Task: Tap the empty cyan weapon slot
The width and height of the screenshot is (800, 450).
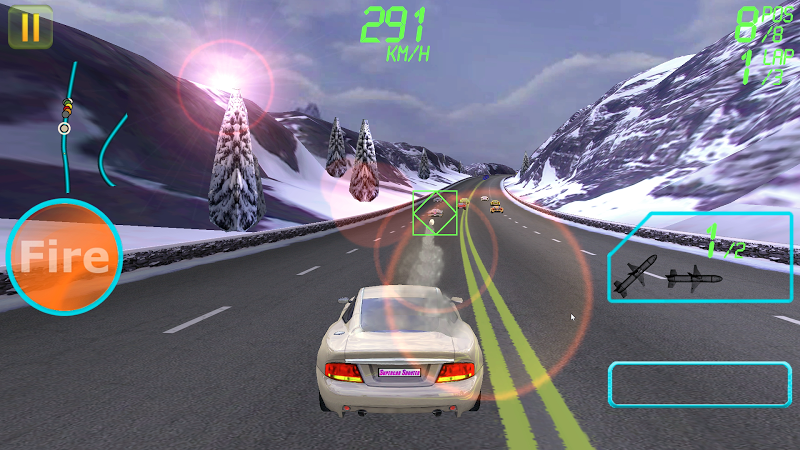Action: [x=699, y=384]
